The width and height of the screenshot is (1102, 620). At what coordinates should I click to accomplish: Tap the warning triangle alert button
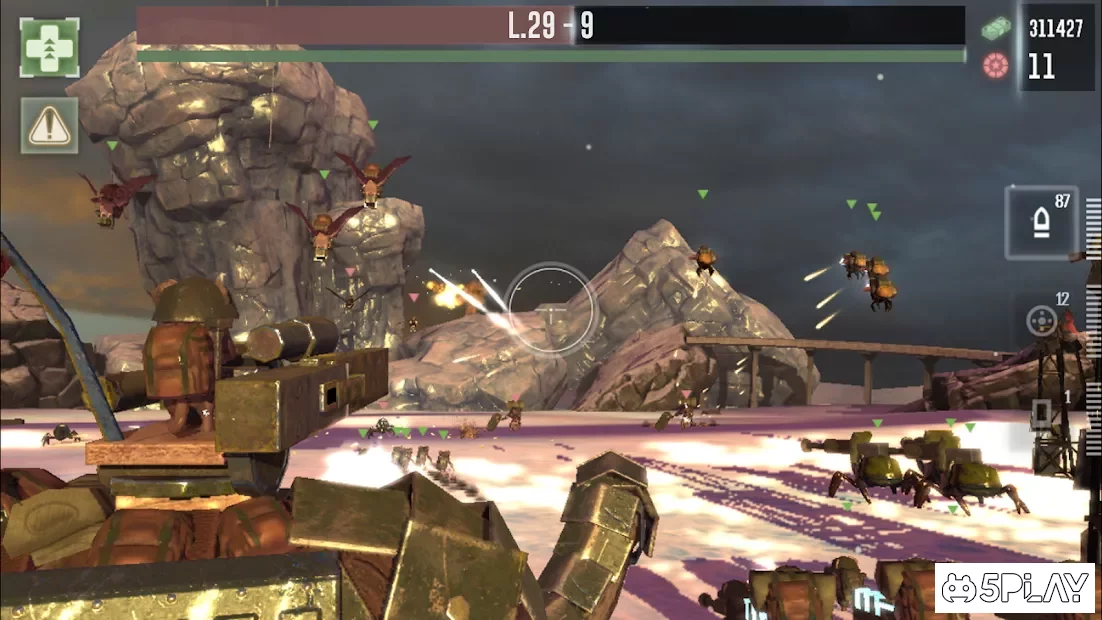49,125
